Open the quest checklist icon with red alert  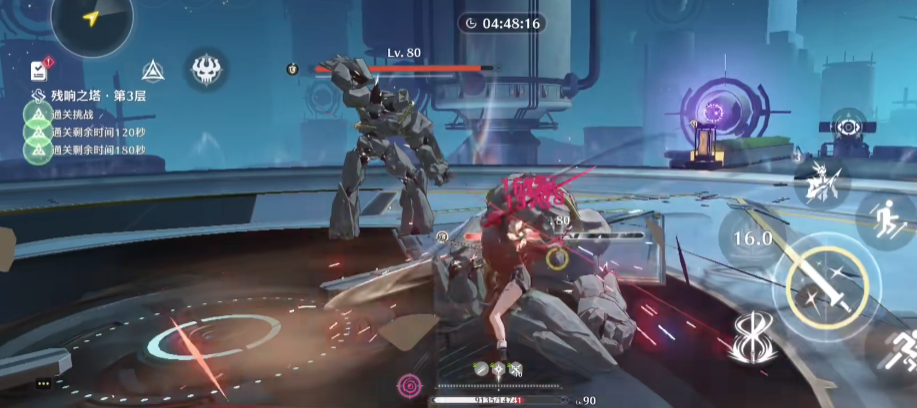(x=39, y=70)
